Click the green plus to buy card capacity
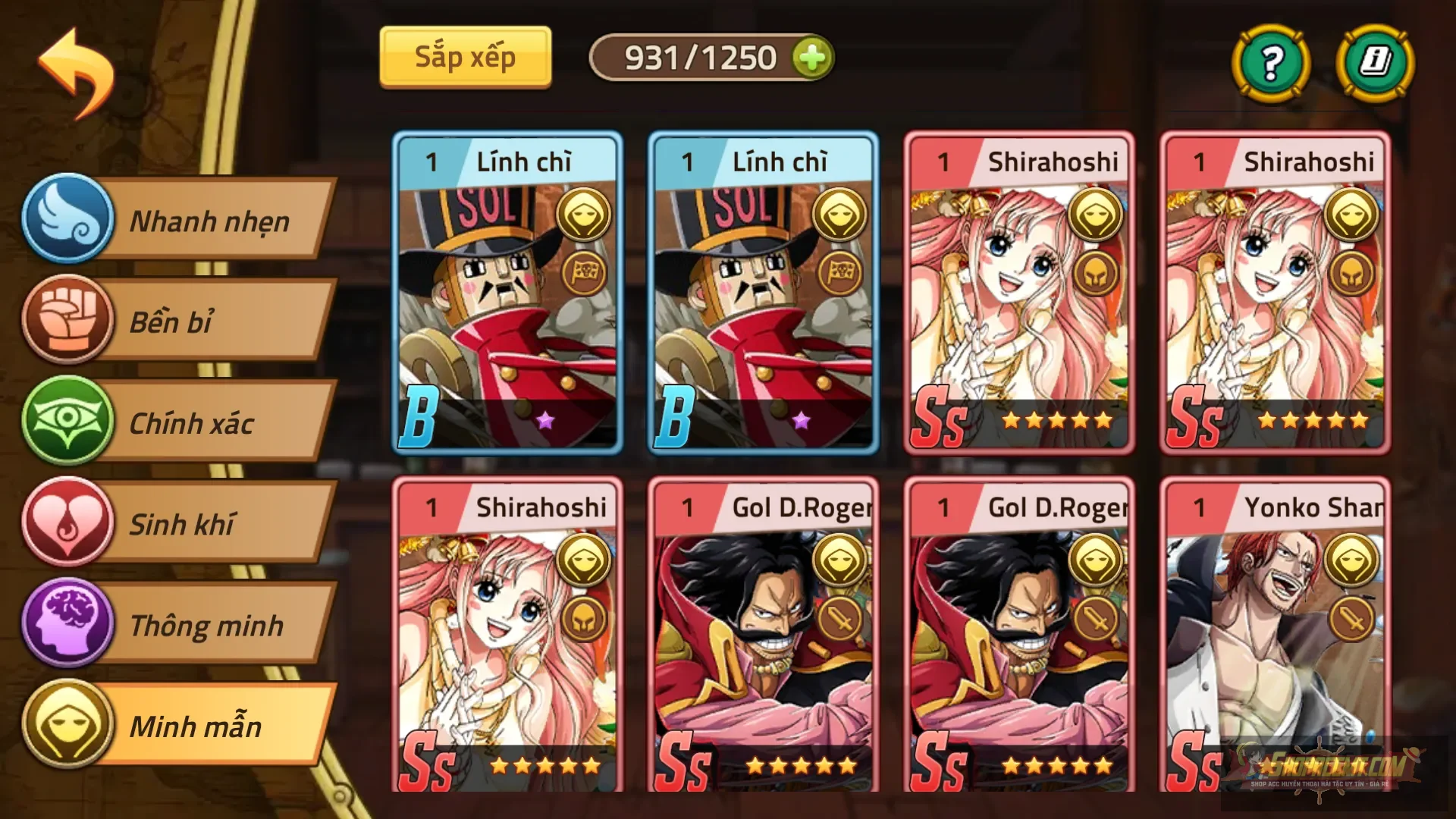Screen dimensions: 1456x819 [813, 56]
